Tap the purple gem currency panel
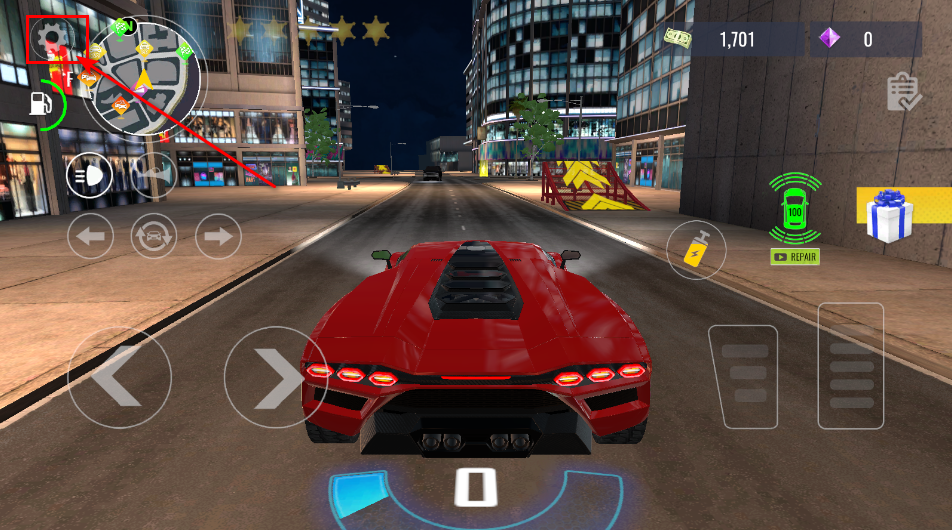 [866, 40]
